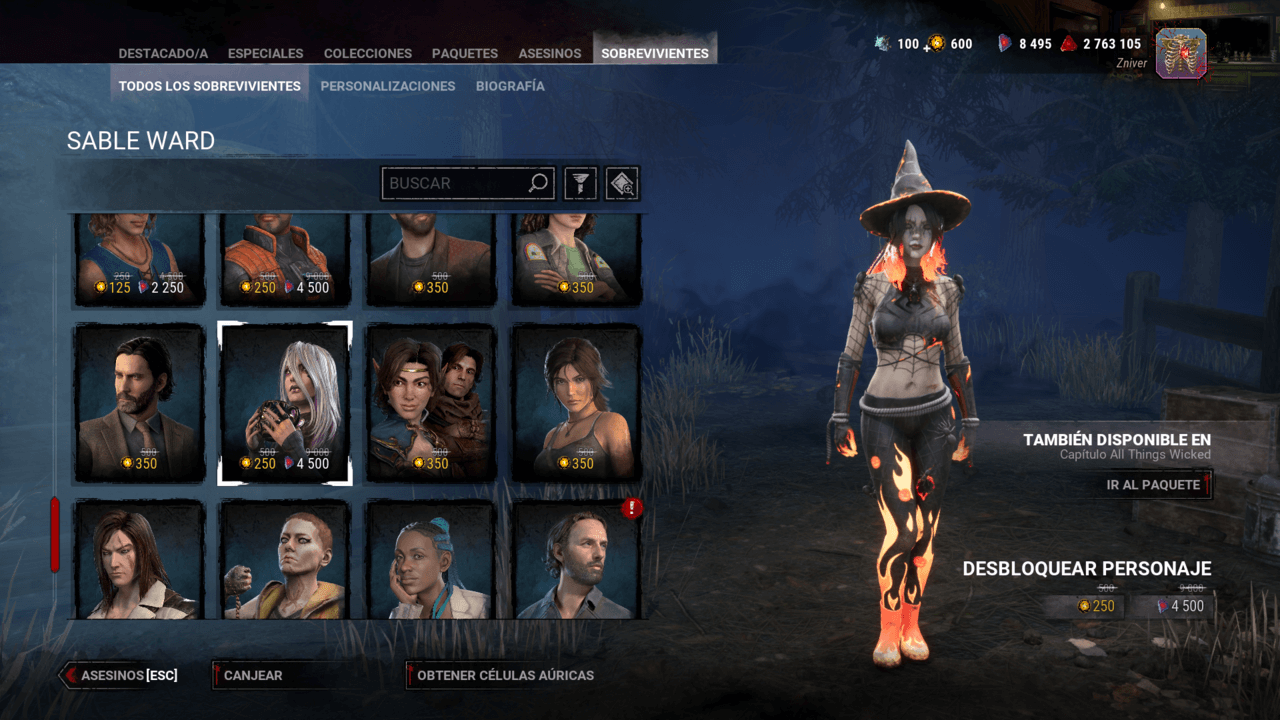1280x720 pixels.
Task: Open Obtener Células Áuricas
Action: (505, 675)
